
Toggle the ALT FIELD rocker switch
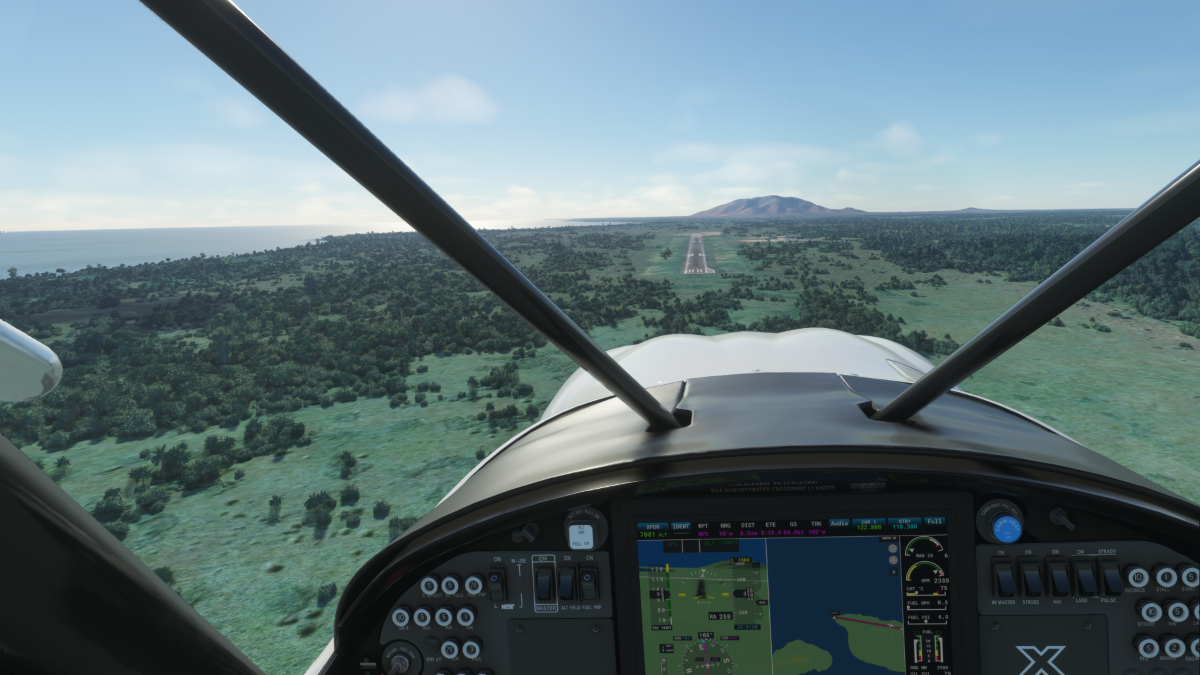[x=567, y=583]
